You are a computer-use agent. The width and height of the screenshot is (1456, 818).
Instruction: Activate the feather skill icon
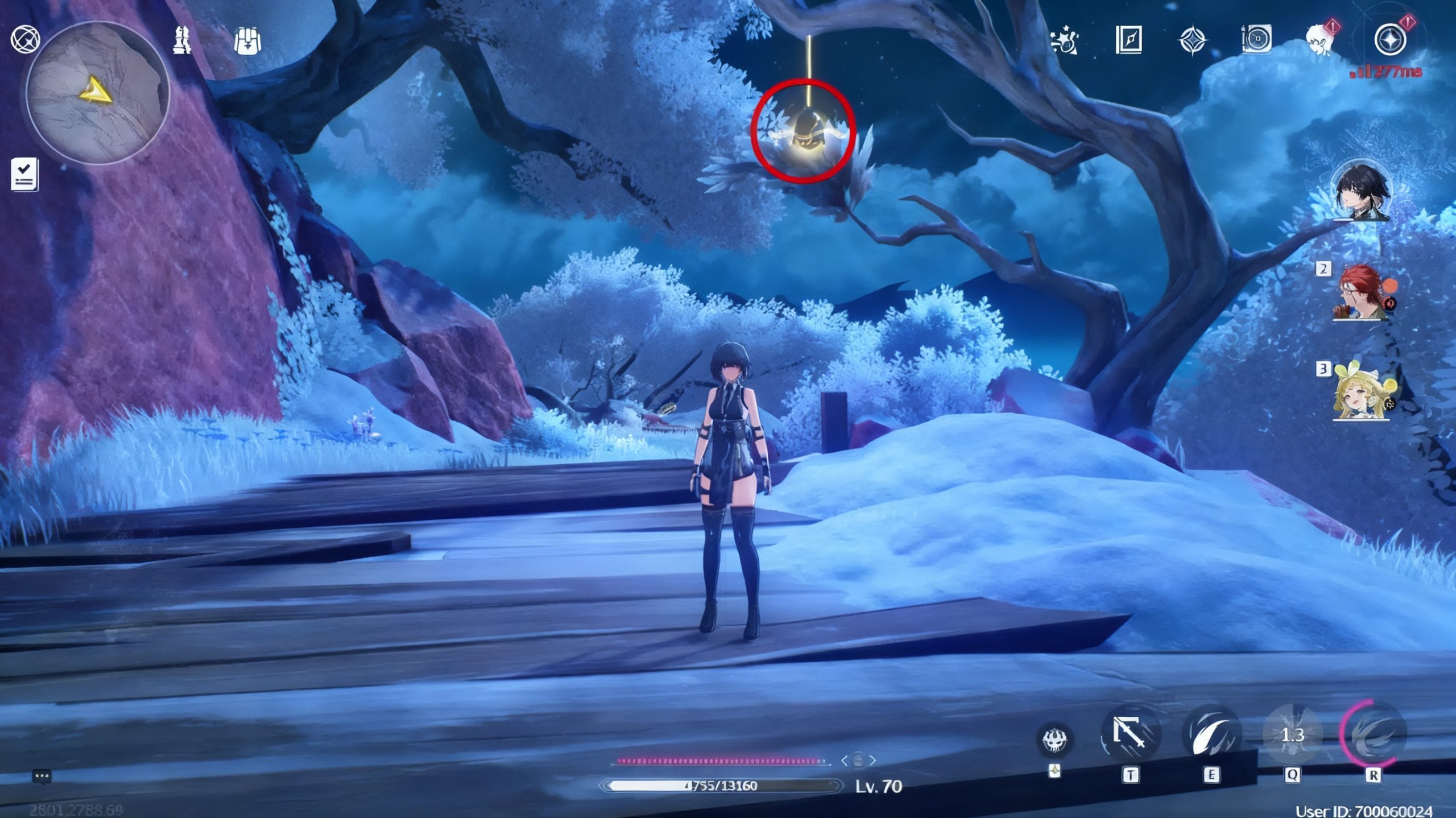1211,734
